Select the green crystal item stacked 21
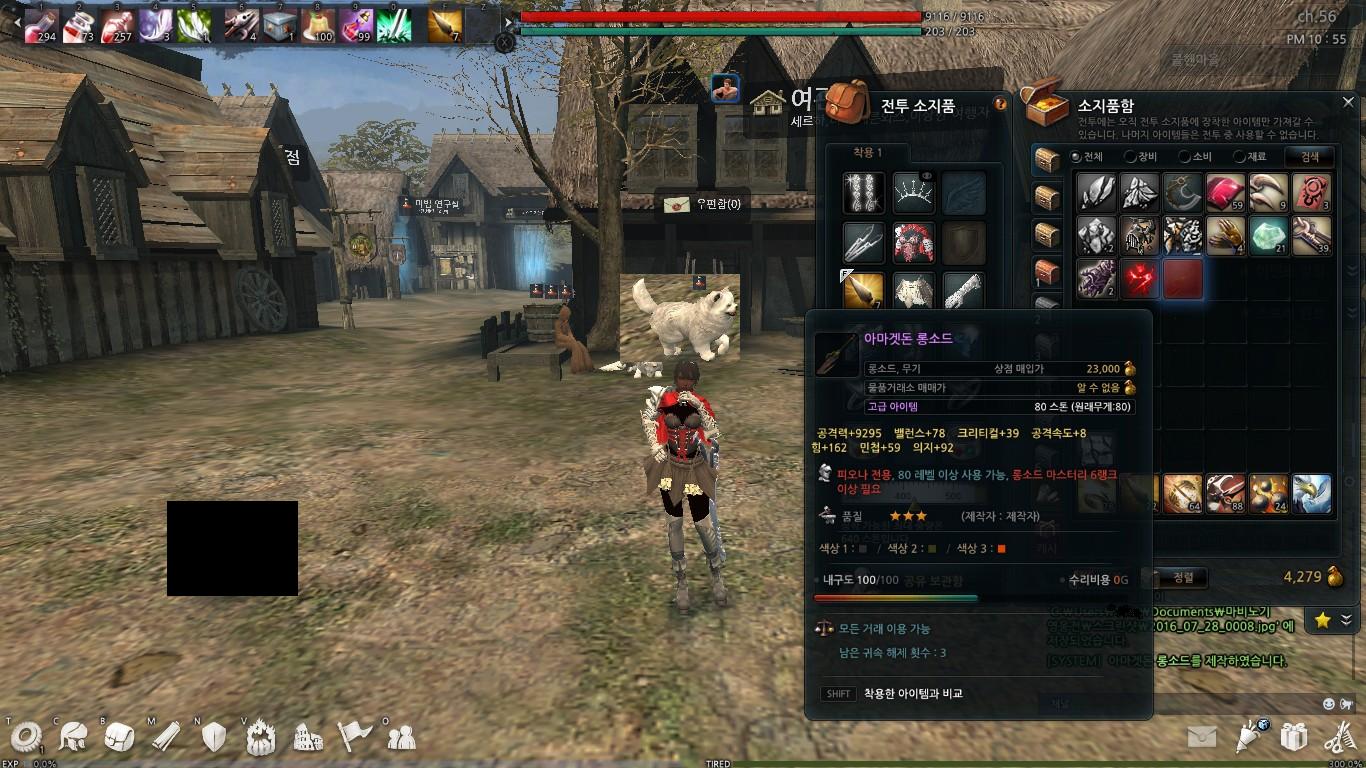This screenshot has width=1366, height=768. point(1268,236)
